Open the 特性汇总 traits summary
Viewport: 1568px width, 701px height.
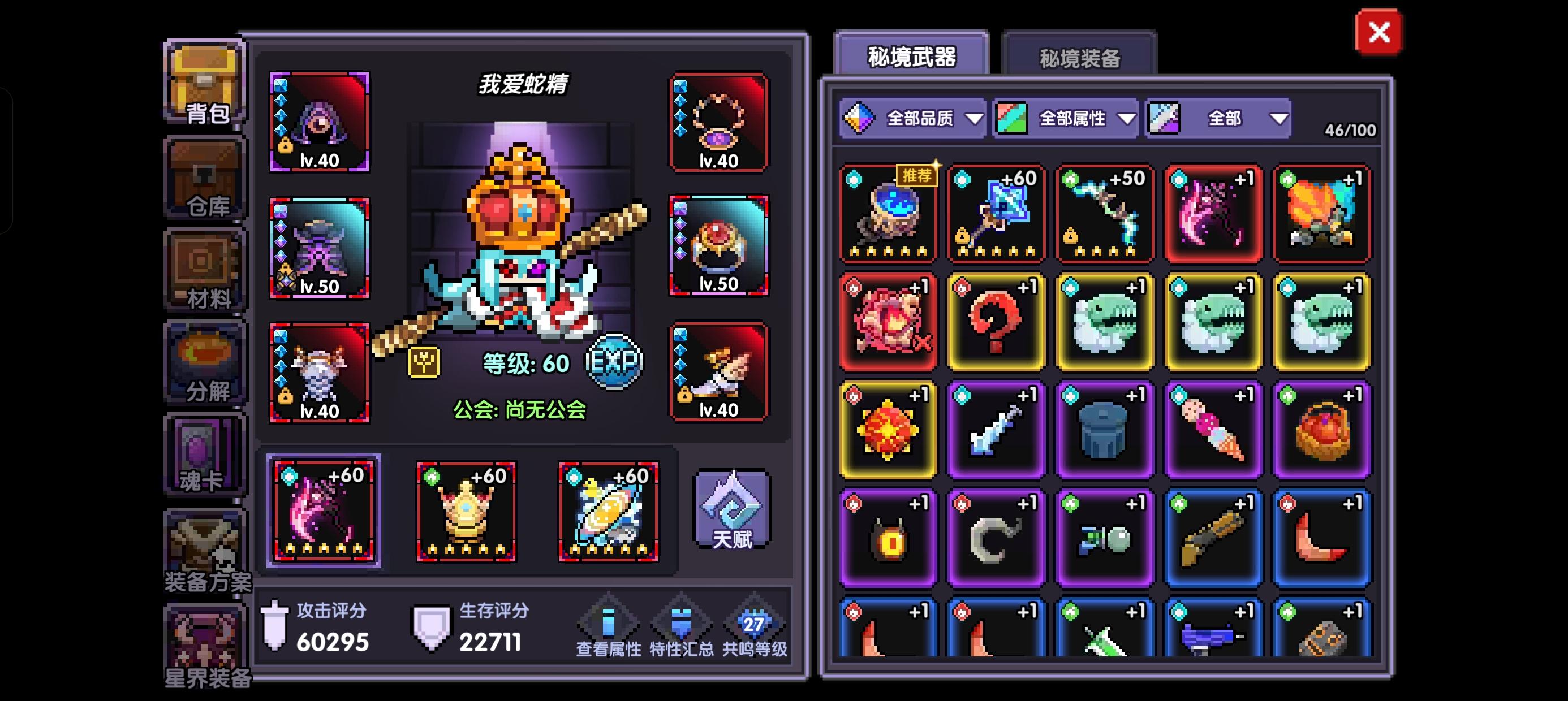click(682, 625)
